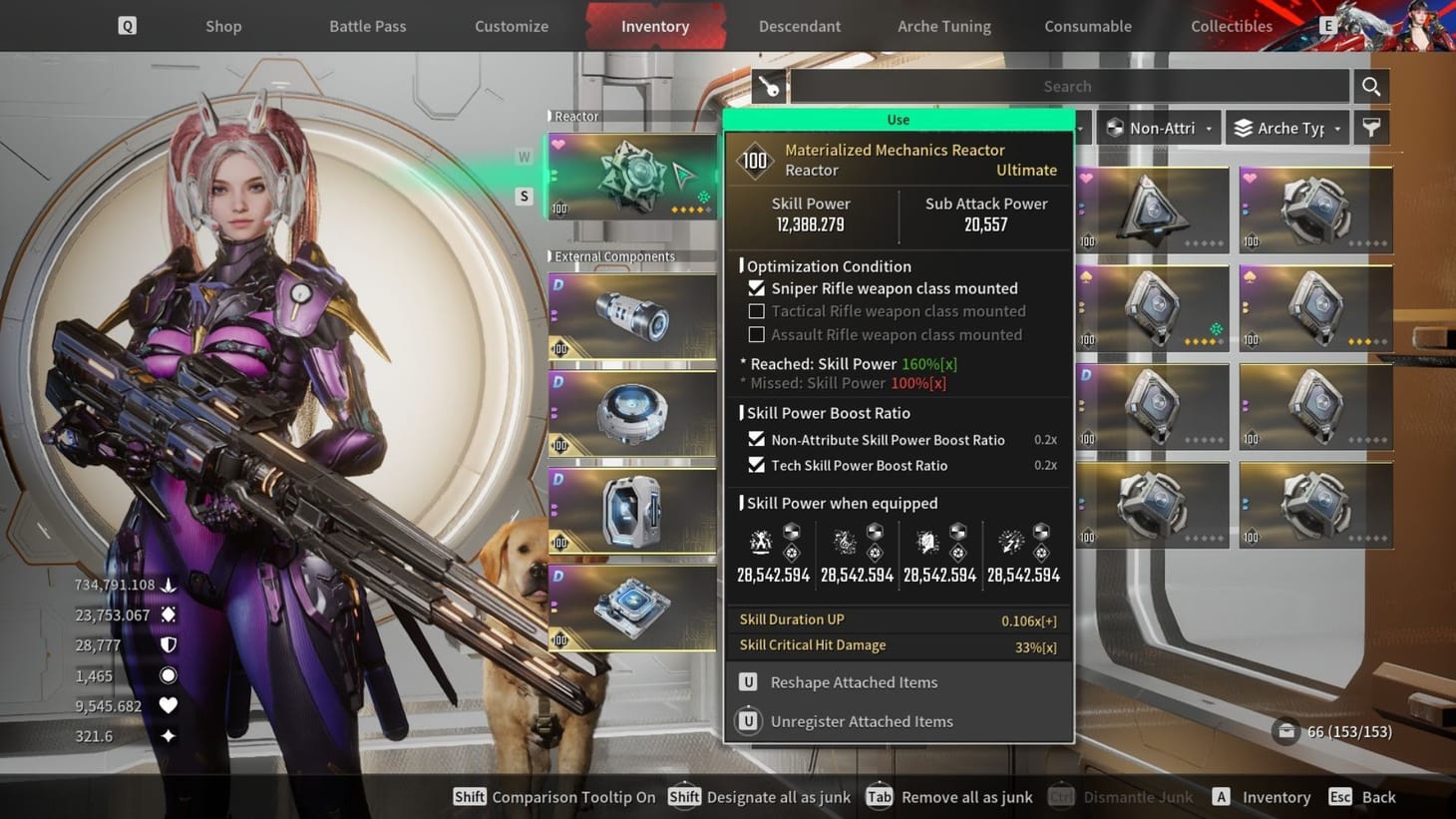Image resolution: width=1456 pixels, height=819 pixels.
Task: Select the first reactor thumbnail in the grid
Action: pyautogui.click(x=1153, y=208)
